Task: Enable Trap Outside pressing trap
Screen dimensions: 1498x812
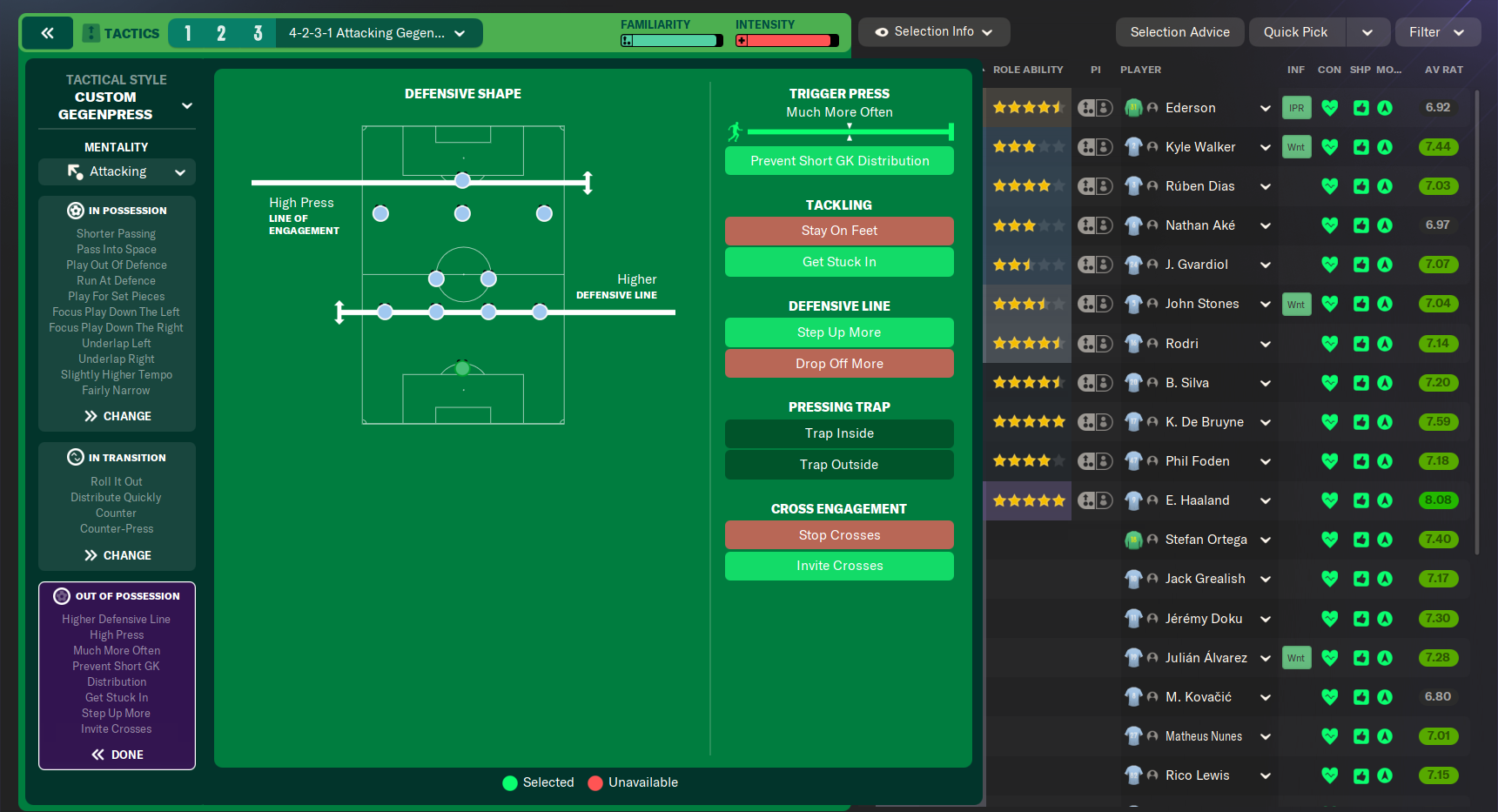Action: click(839, 465)
